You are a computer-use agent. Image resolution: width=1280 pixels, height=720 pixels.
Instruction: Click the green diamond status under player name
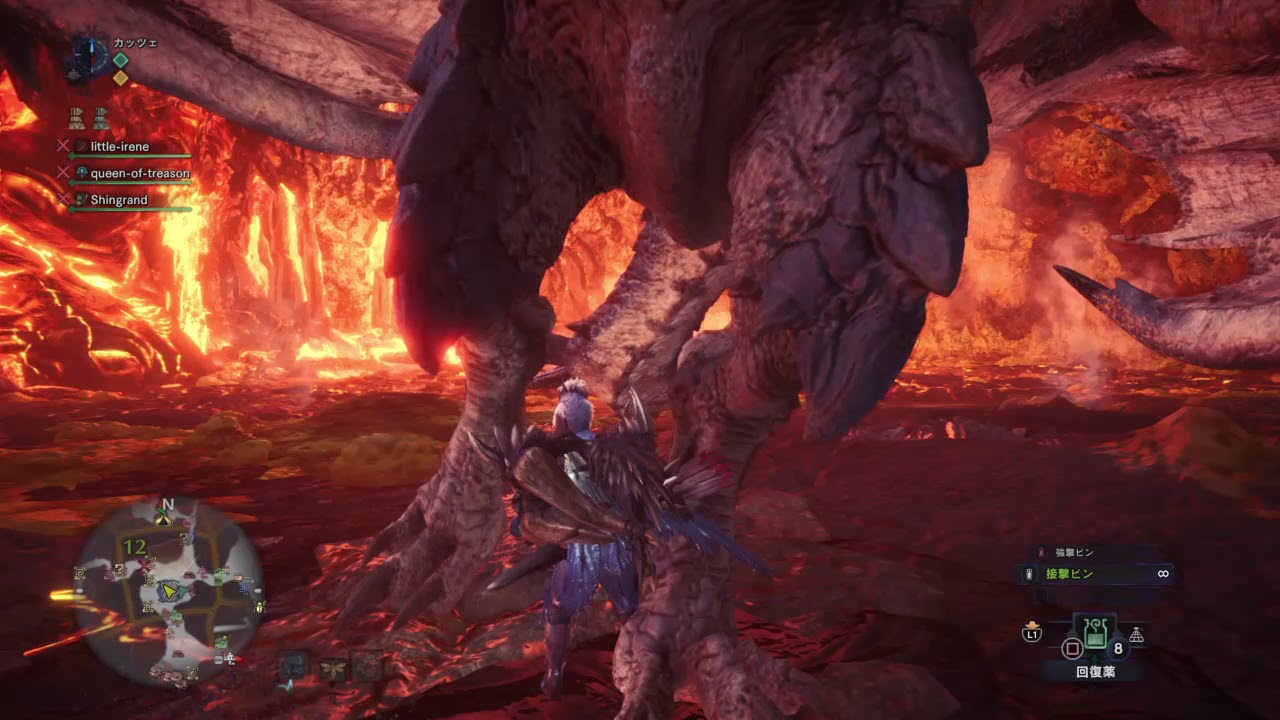coord(120,60)
